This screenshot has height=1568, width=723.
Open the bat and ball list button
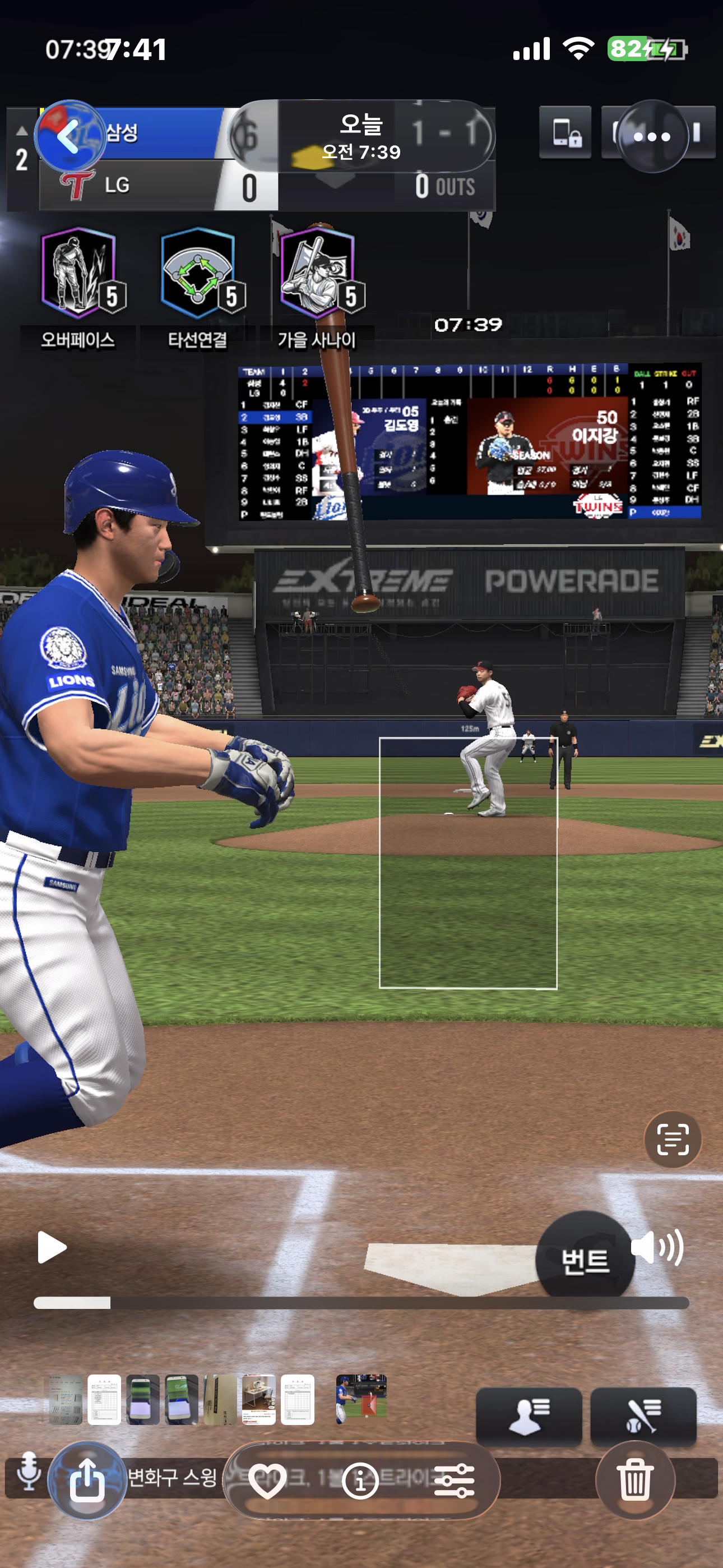(x=643, y=1416)
